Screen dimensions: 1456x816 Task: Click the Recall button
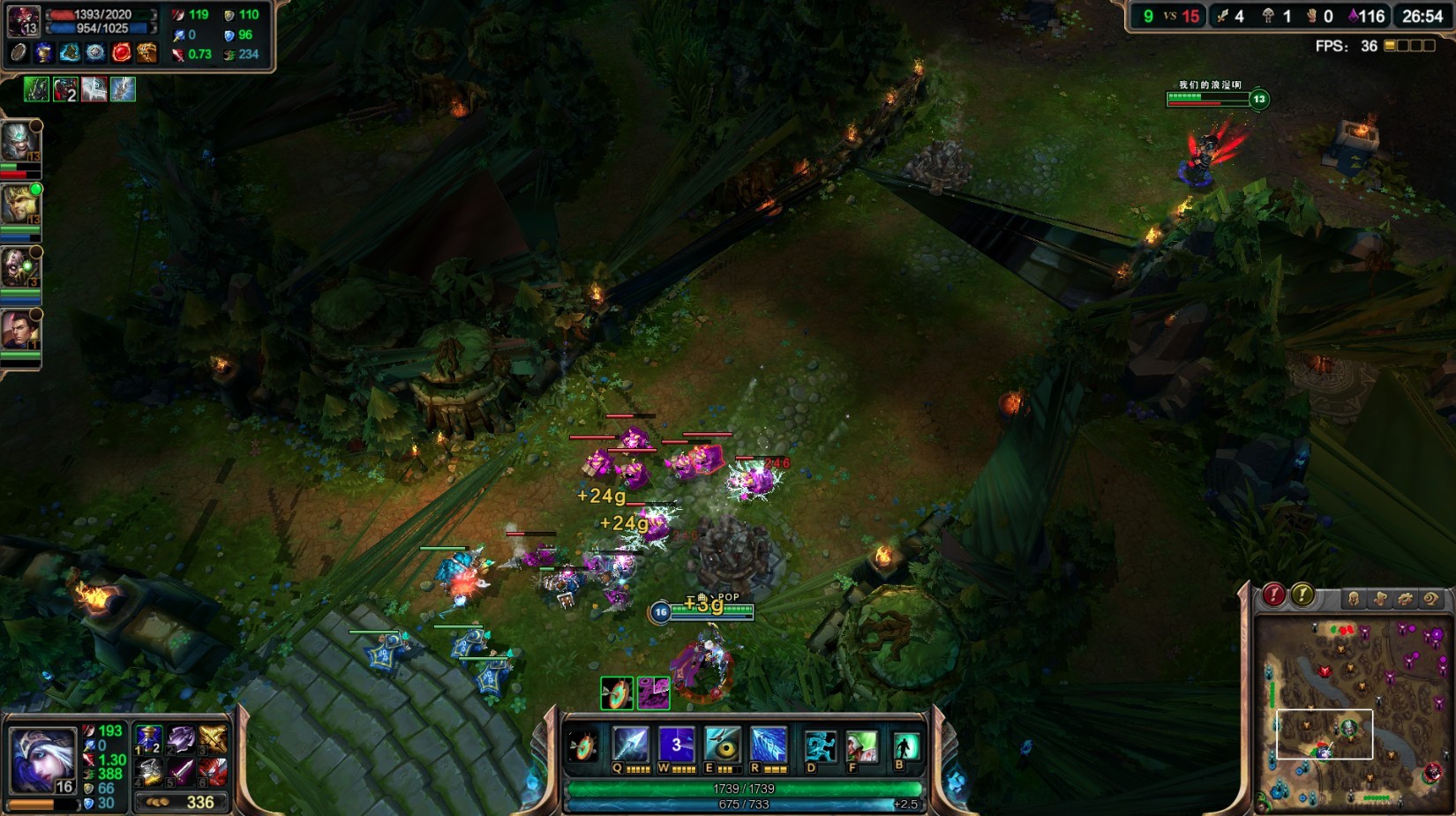905,747
